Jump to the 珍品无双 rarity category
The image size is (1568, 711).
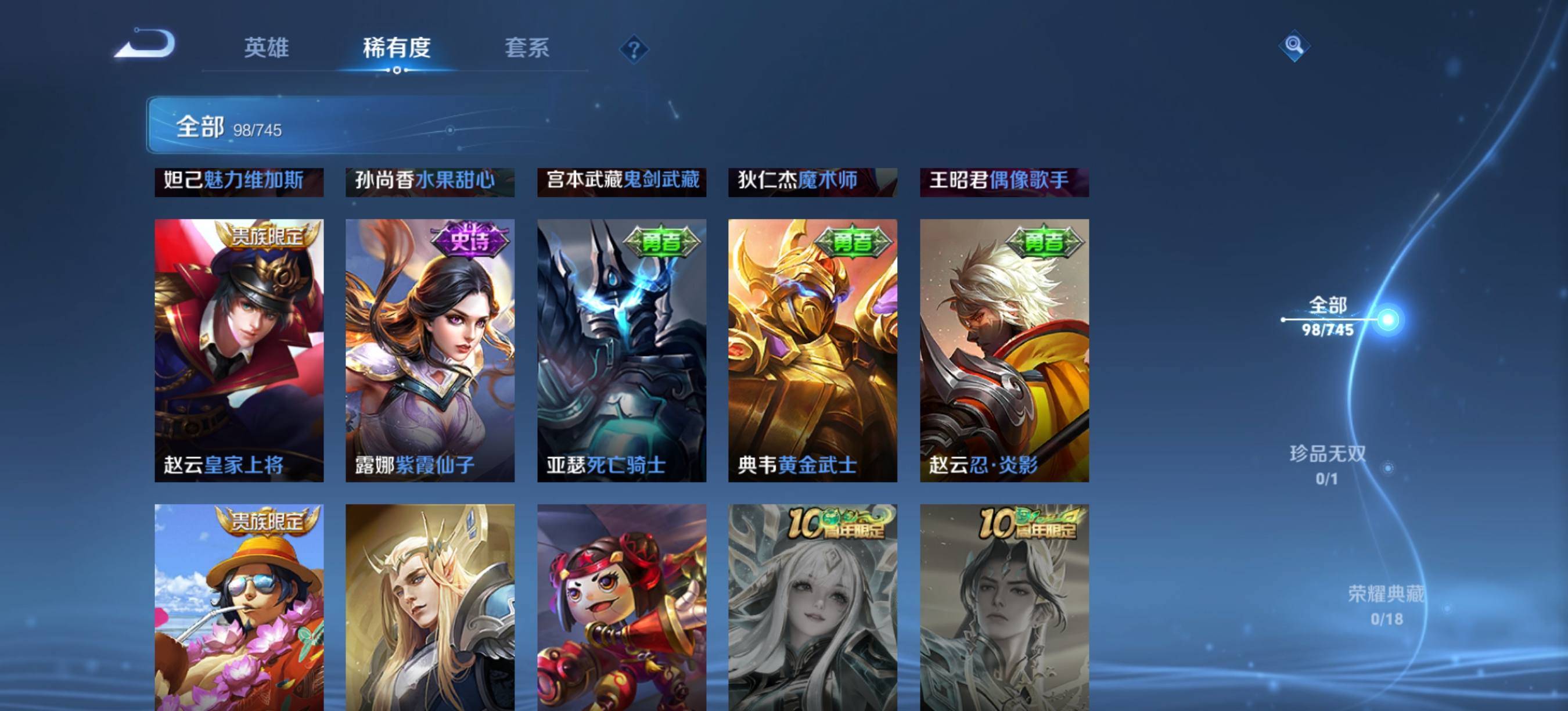[x=1327, y=464]
